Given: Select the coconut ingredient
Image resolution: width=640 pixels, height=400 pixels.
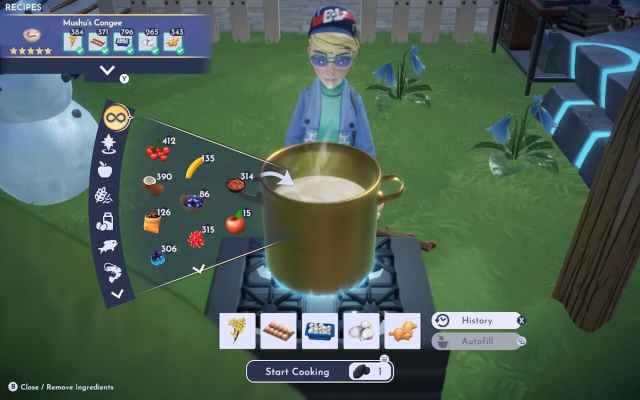Looking at the screenshot, I should point(152,185).
